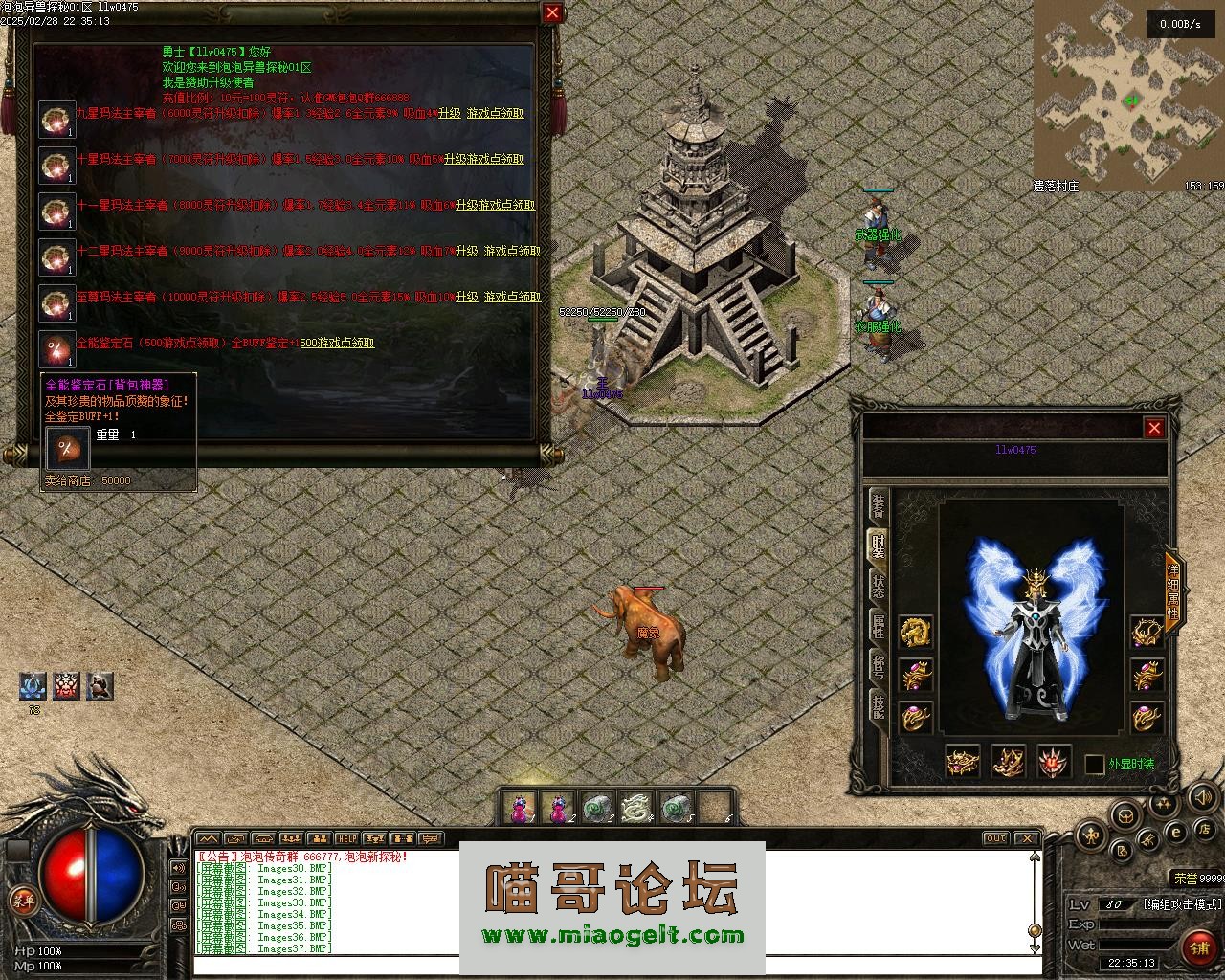The image size is (1225, 980).
Task: Show the 技能 skills tab
Action: click(878, 706)
